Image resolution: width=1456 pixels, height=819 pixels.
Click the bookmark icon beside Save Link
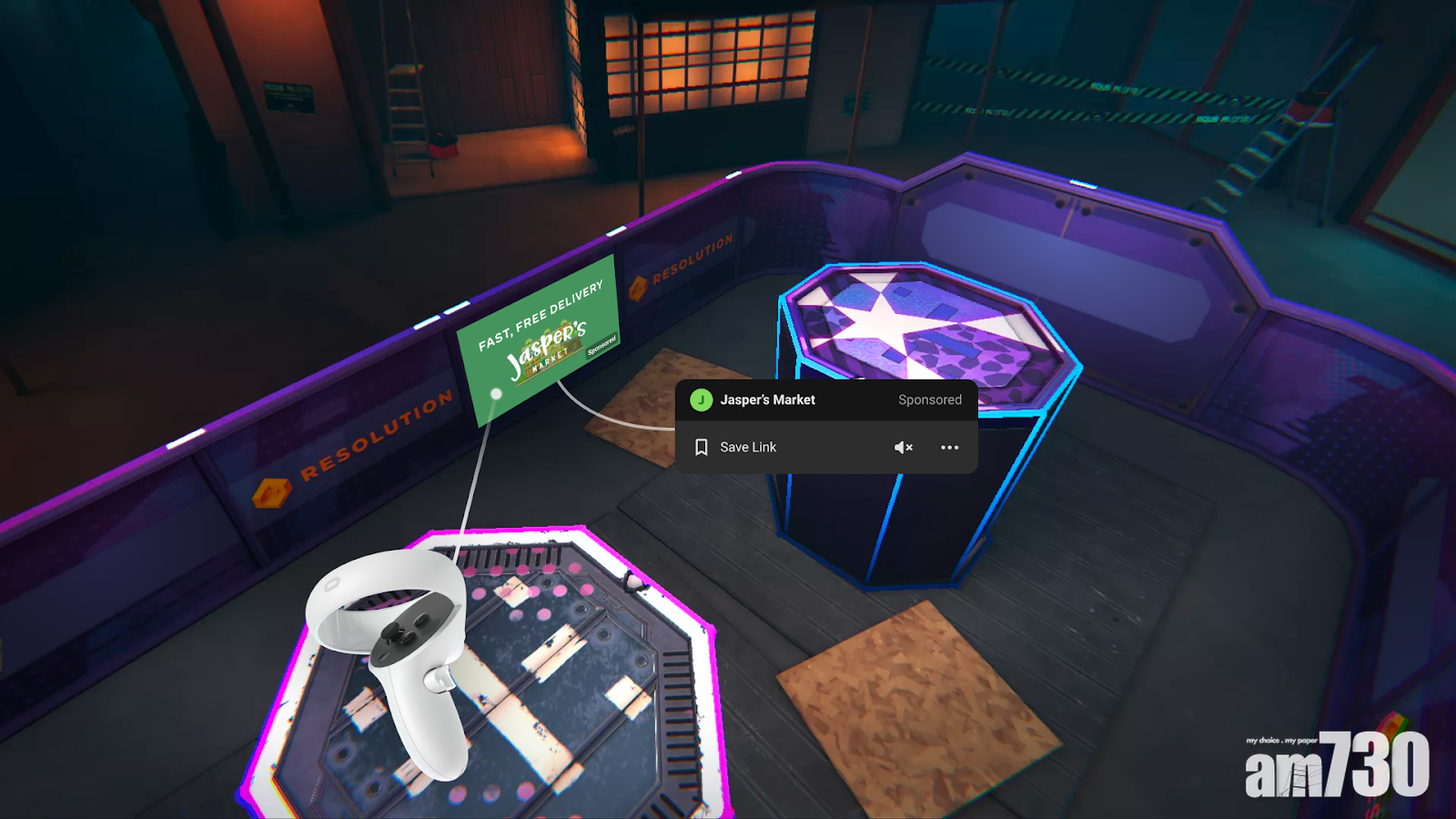click(x=701, y=447)
